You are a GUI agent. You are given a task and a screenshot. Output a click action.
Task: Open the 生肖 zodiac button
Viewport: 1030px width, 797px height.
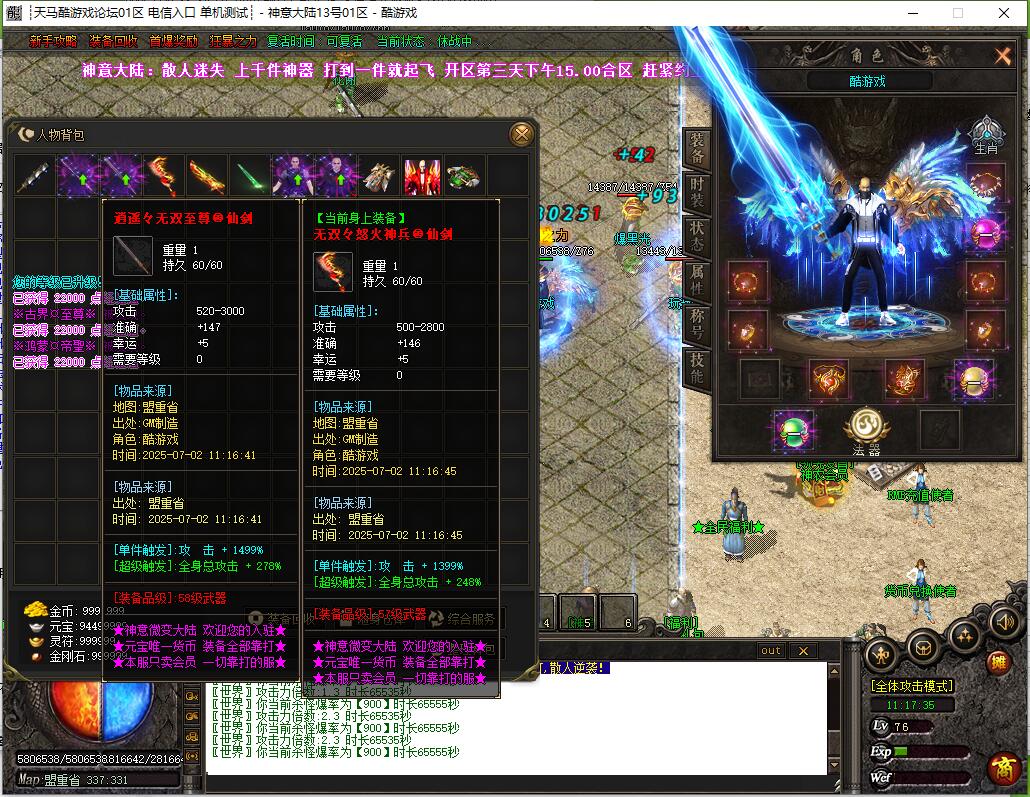(986, 134)
